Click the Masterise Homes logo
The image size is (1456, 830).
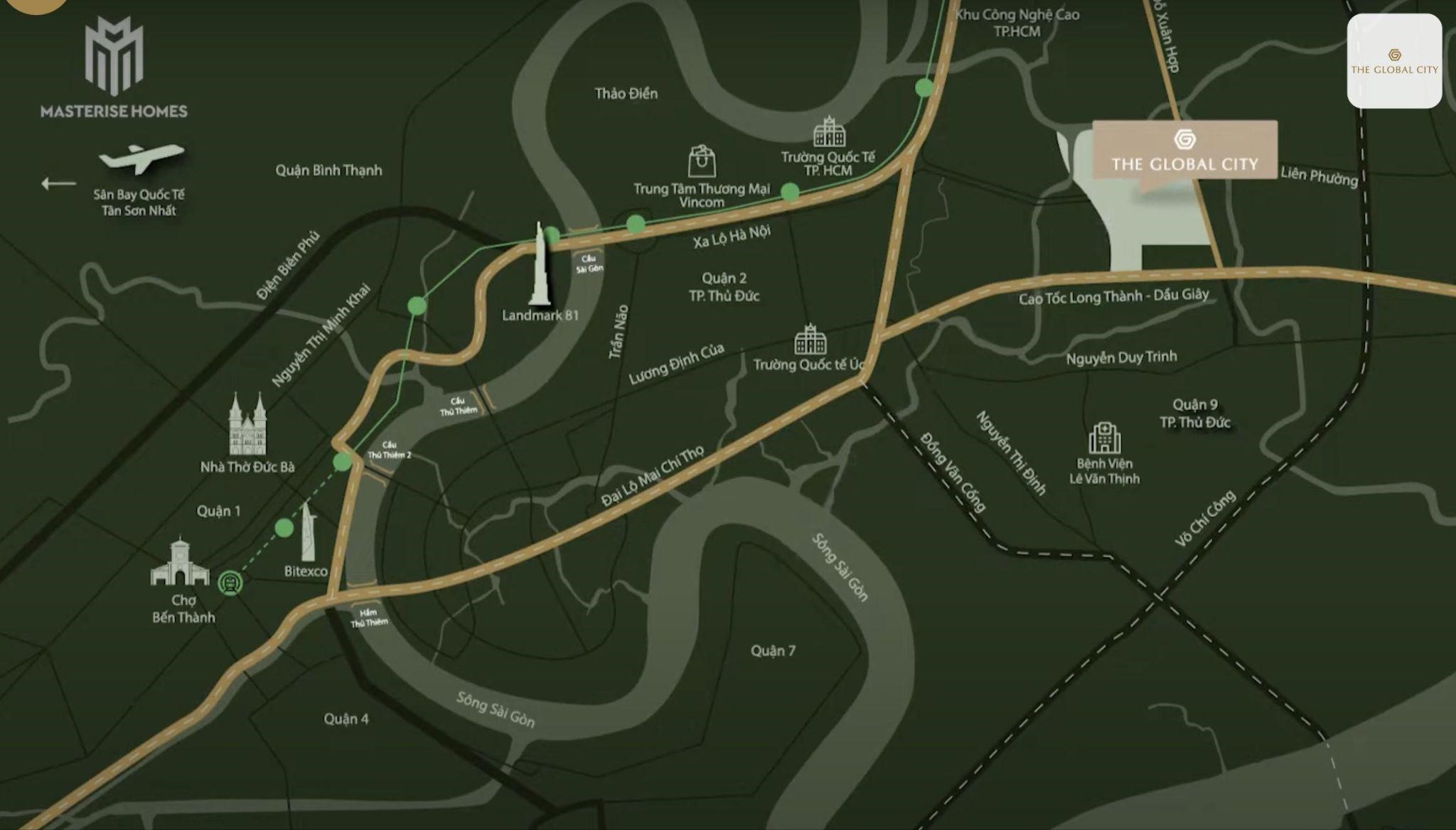[x=114, y=68]
